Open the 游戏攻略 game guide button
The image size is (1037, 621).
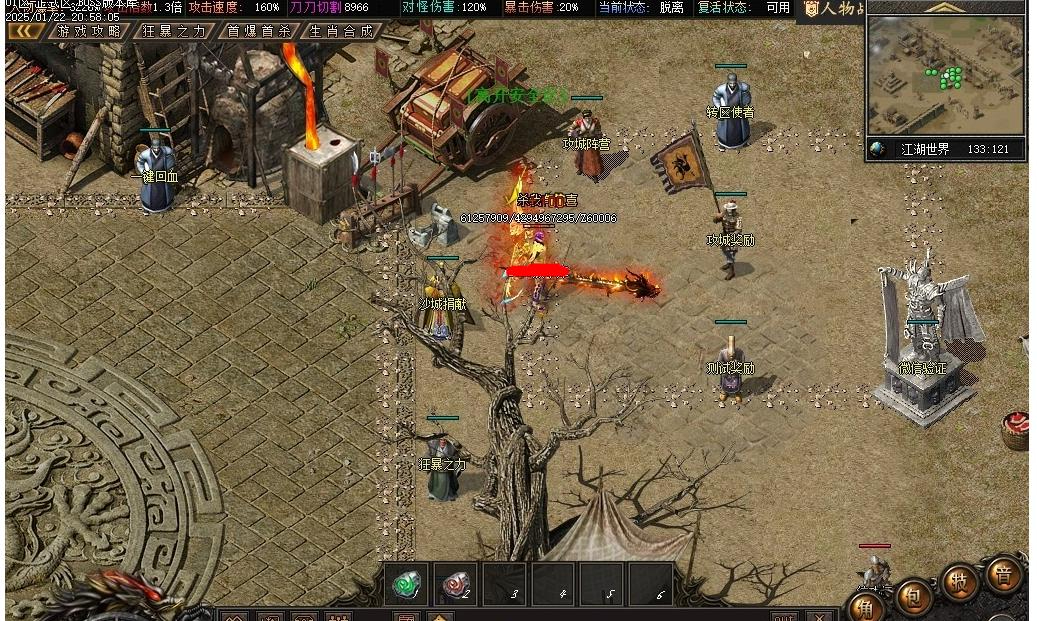point(89,31)
